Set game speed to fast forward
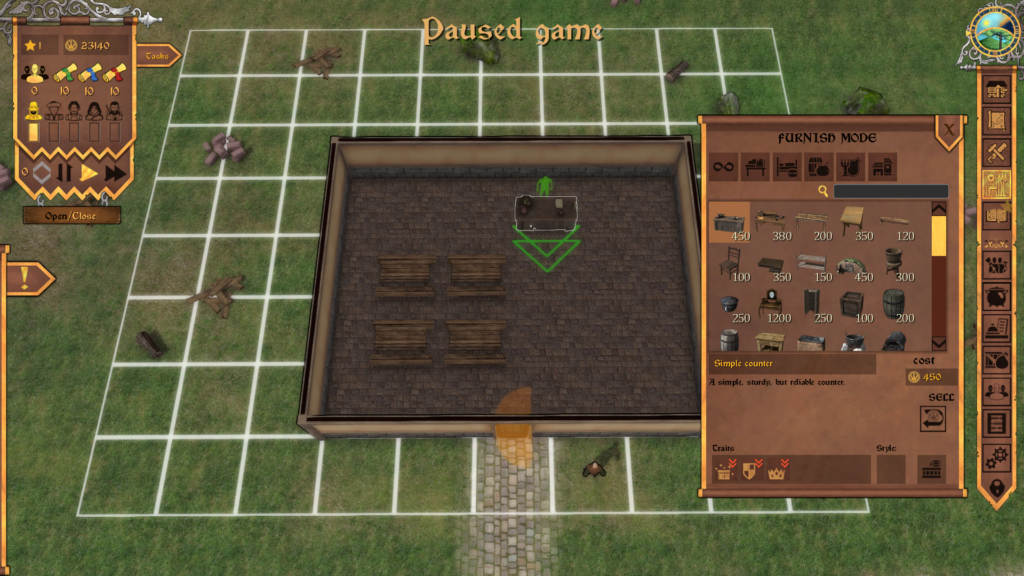This screenshot has width=1024, height=576. pyautogui.click(x=116, y=173)
